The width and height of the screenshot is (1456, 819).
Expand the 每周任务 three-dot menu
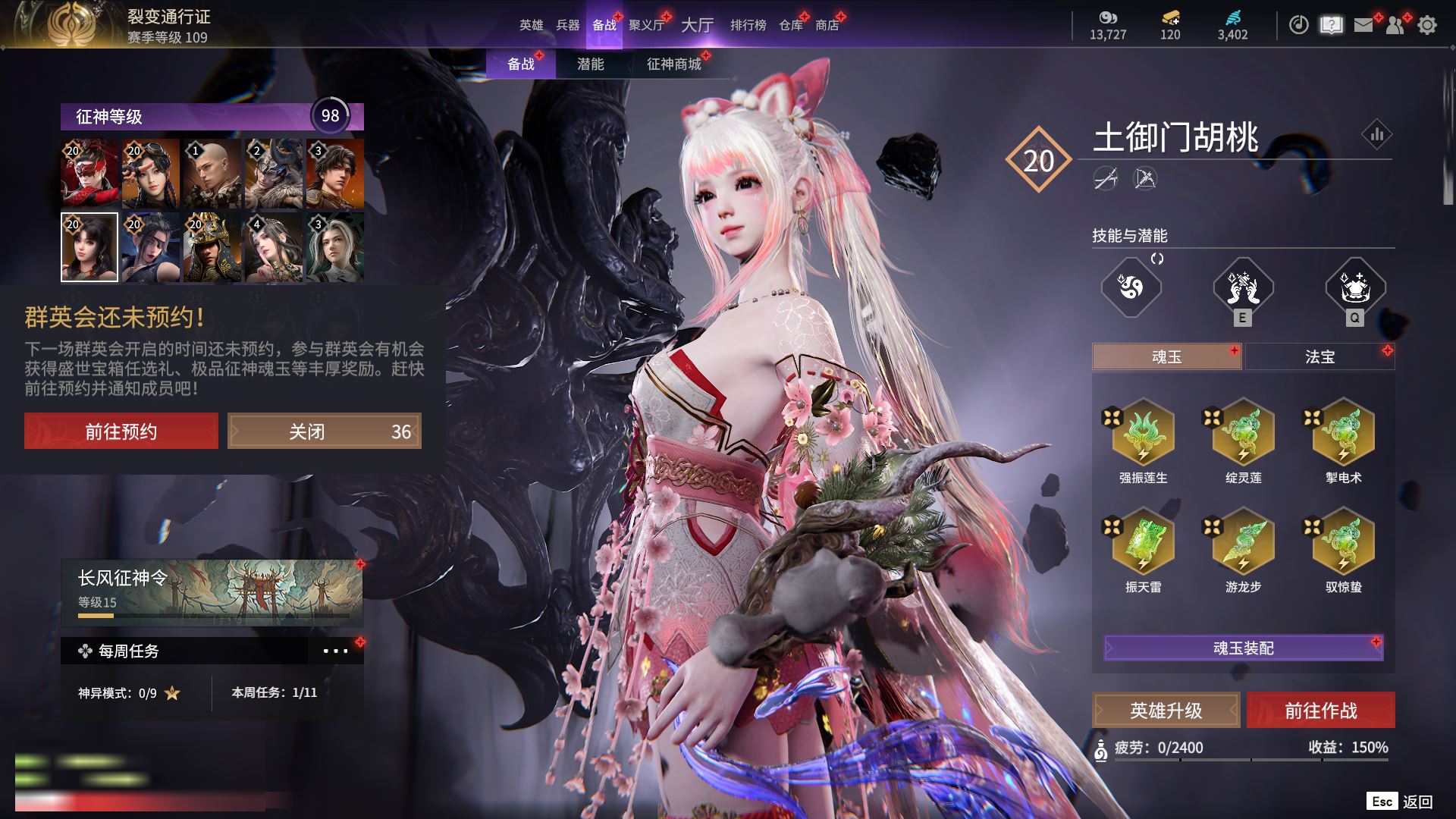335,651
